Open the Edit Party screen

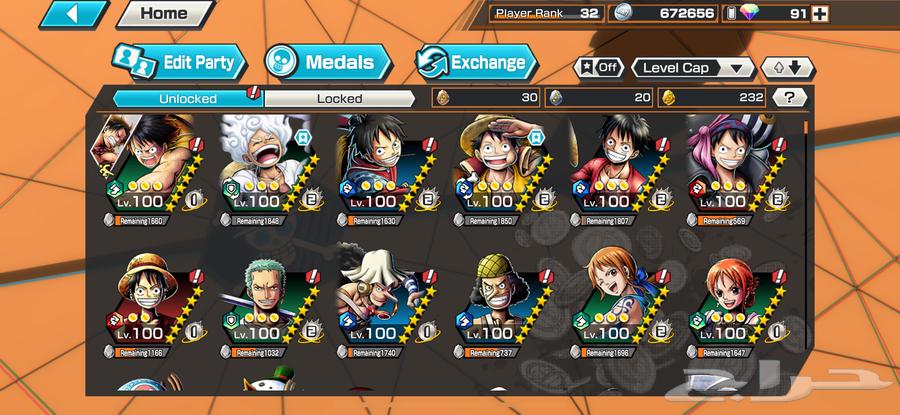pos(179,63)
